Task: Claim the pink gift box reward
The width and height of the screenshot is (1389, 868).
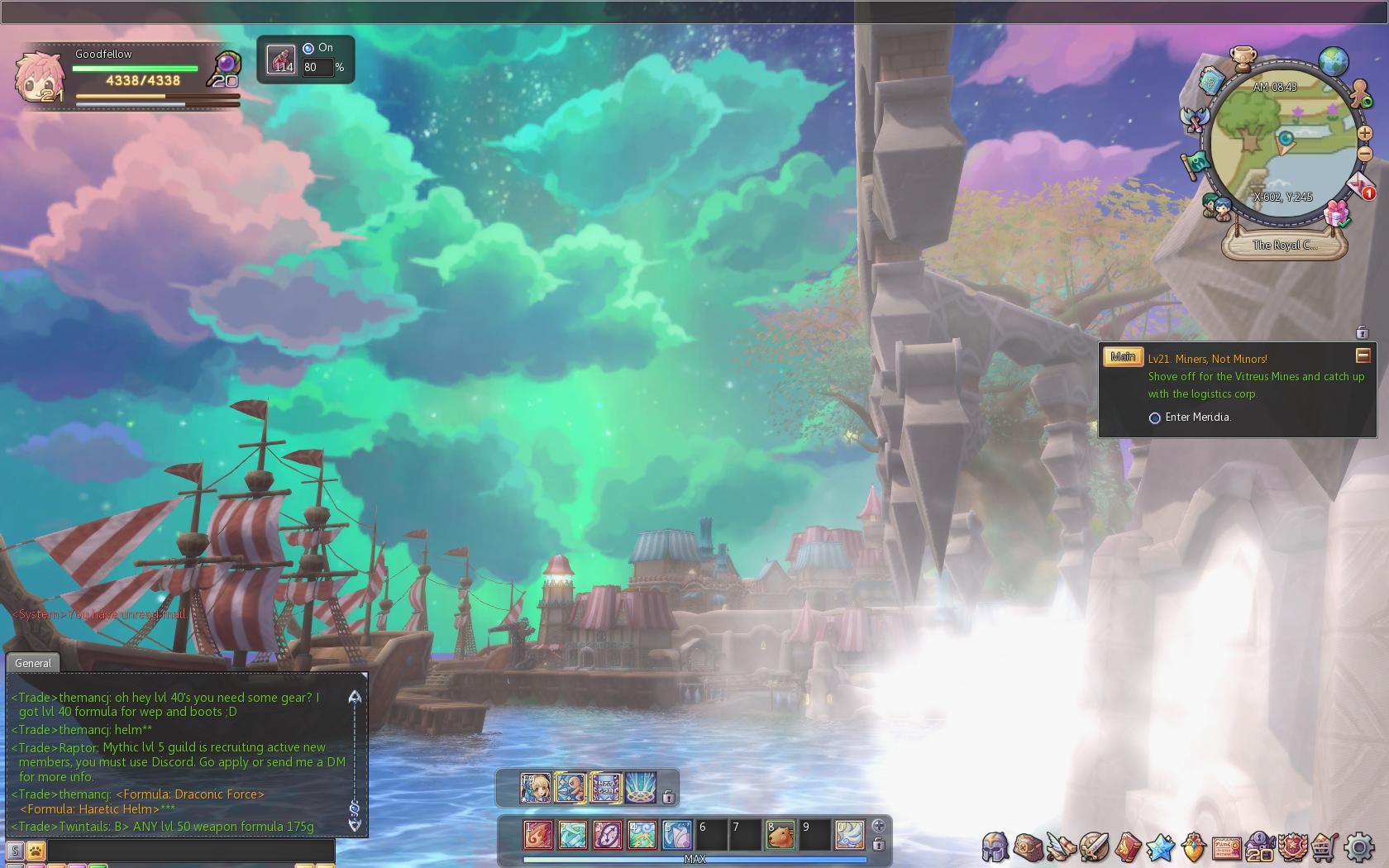Action: 1336,214
